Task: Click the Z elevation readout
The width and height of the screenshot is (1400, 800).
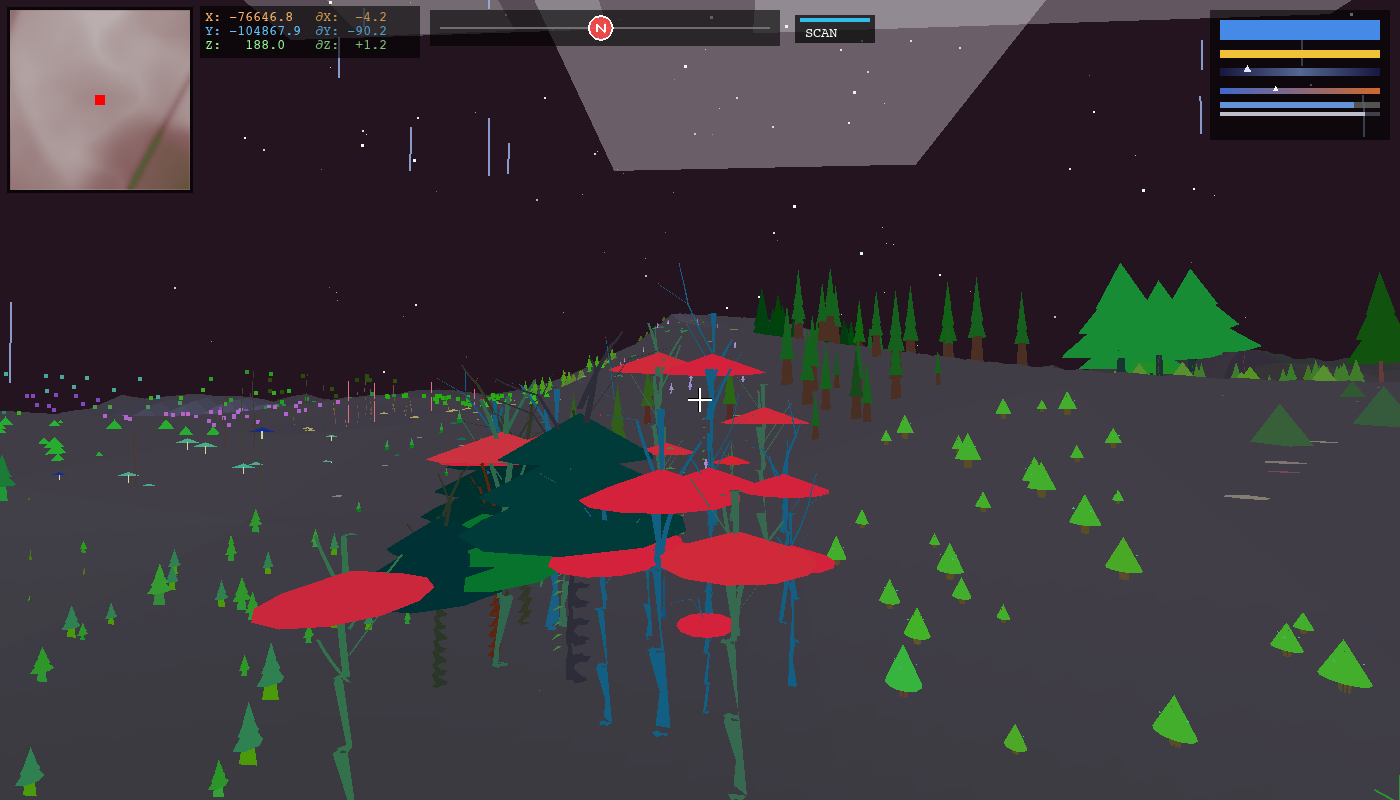Action: [x=250, y=44]
